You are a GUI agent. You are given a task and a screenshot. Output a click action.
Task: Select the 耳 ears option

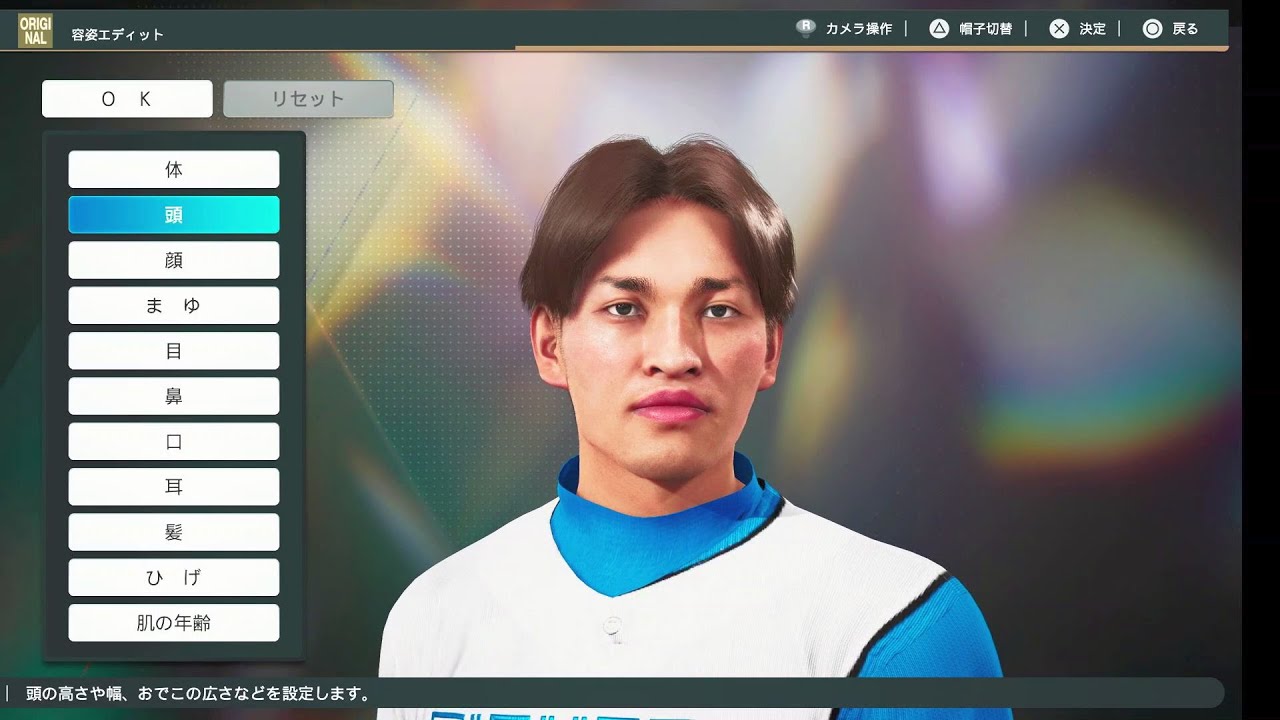174,487
